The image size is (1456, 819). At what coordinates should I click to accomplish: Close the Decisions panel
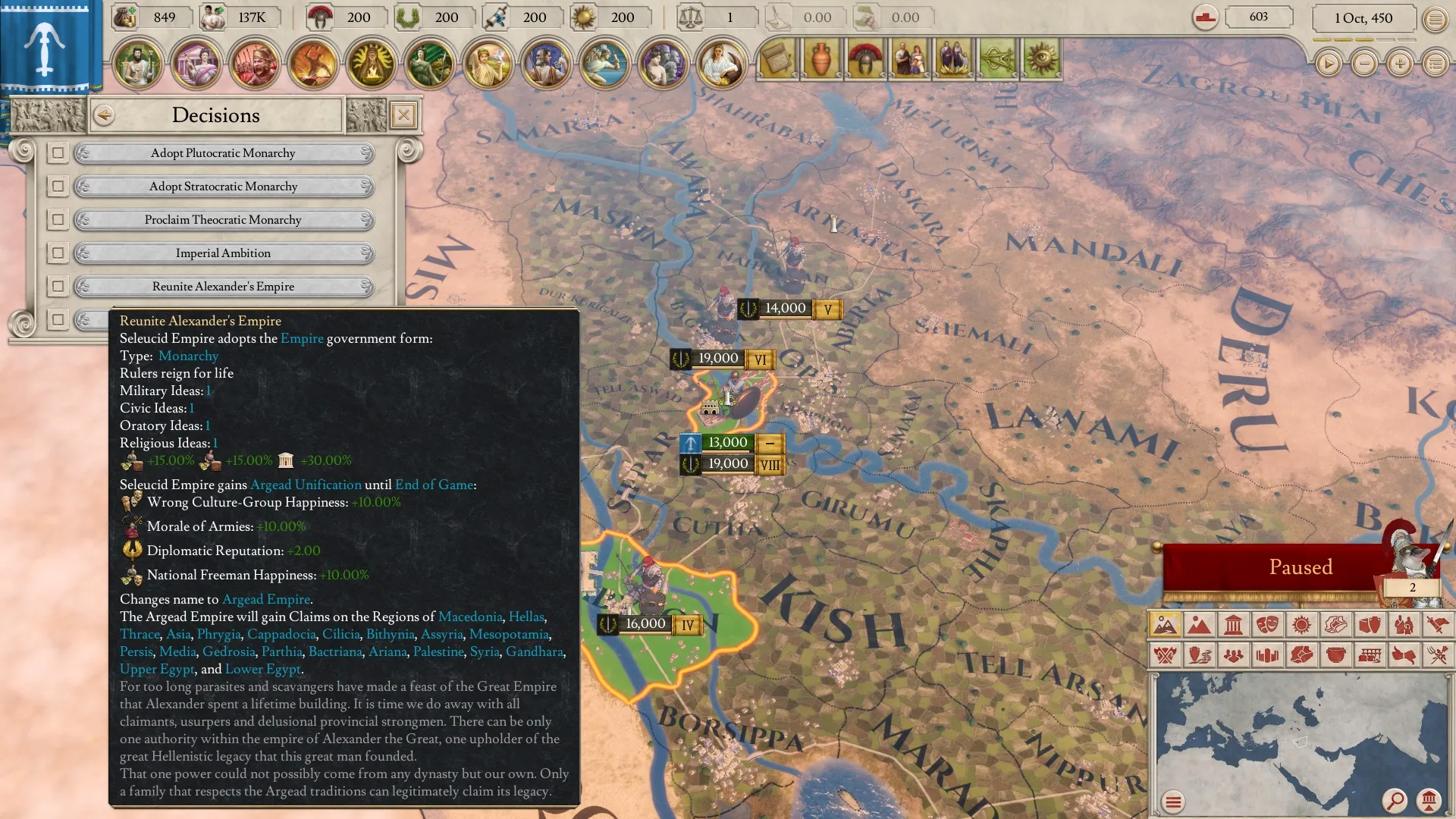403,115
